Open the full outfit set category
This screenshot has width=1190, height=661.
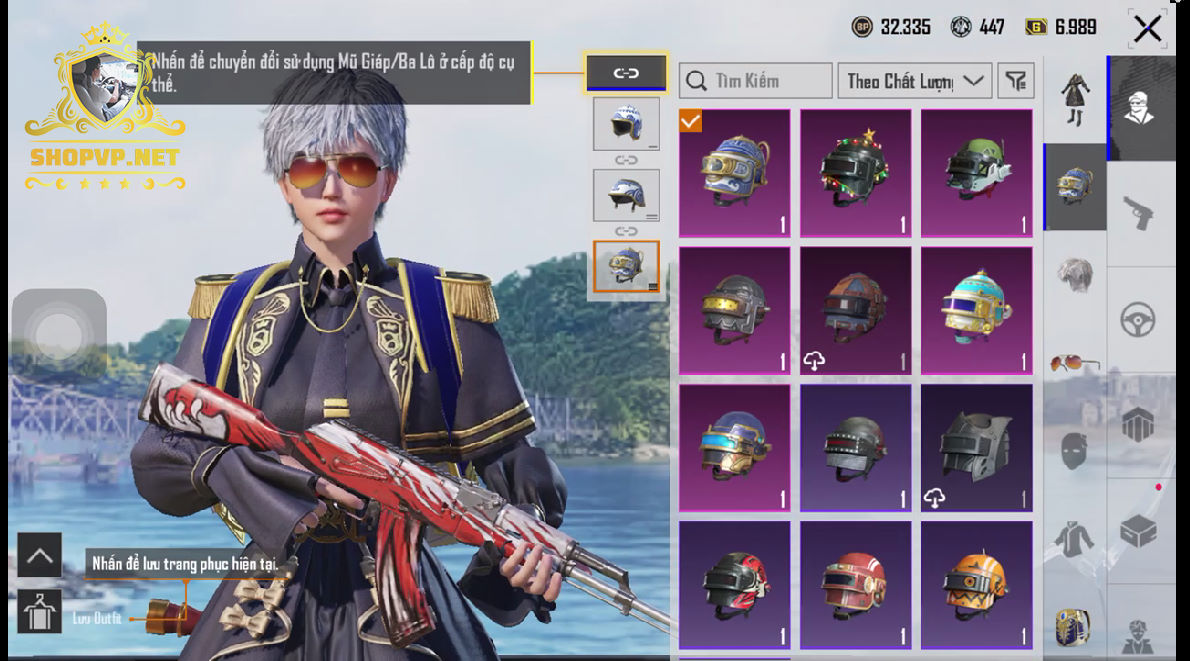click(x=1074, y=99)
